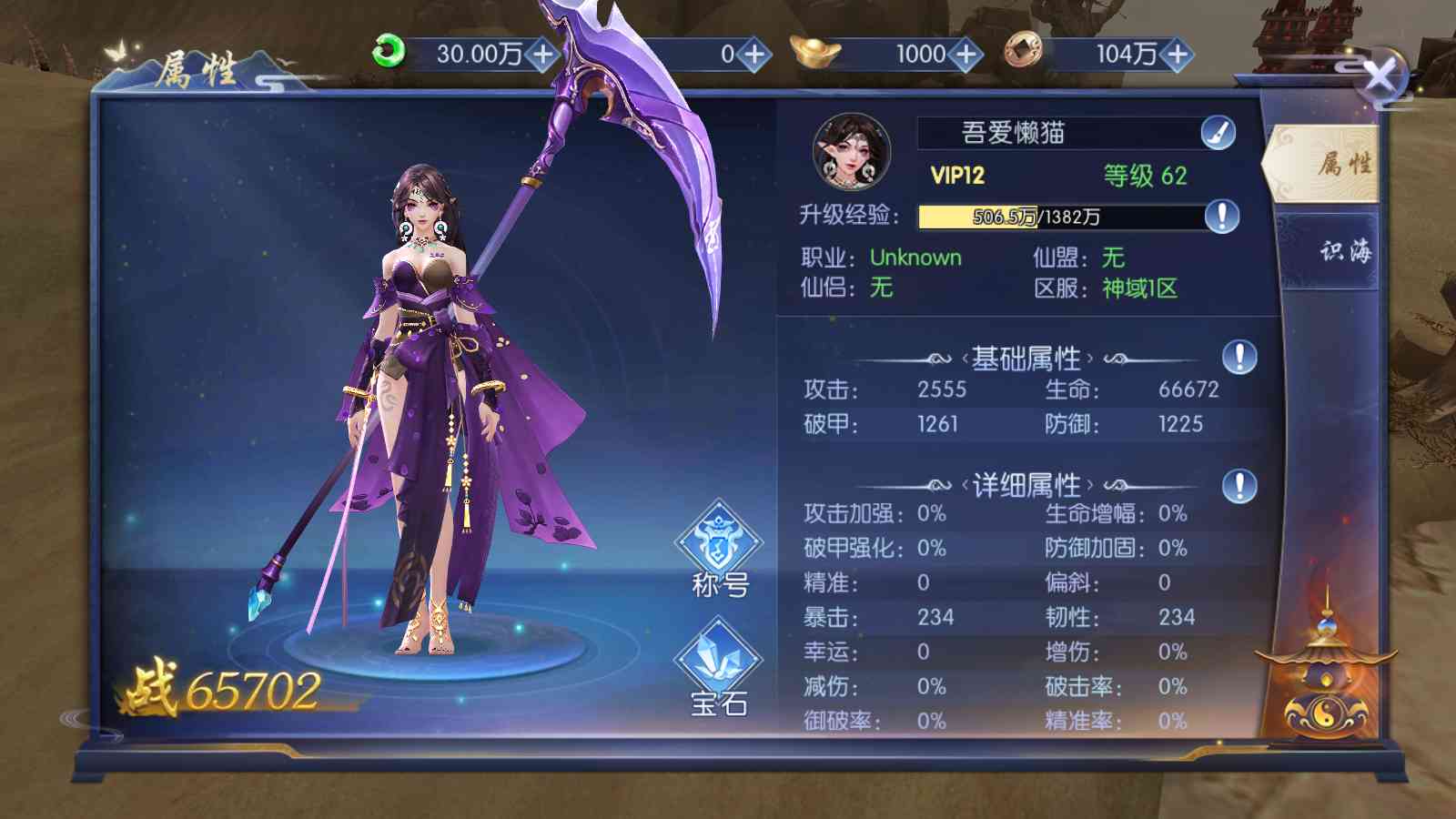This screenshot has width=1456, height=819.
Task: Close the attributes panel with the X
Action: click(1380, 76)
